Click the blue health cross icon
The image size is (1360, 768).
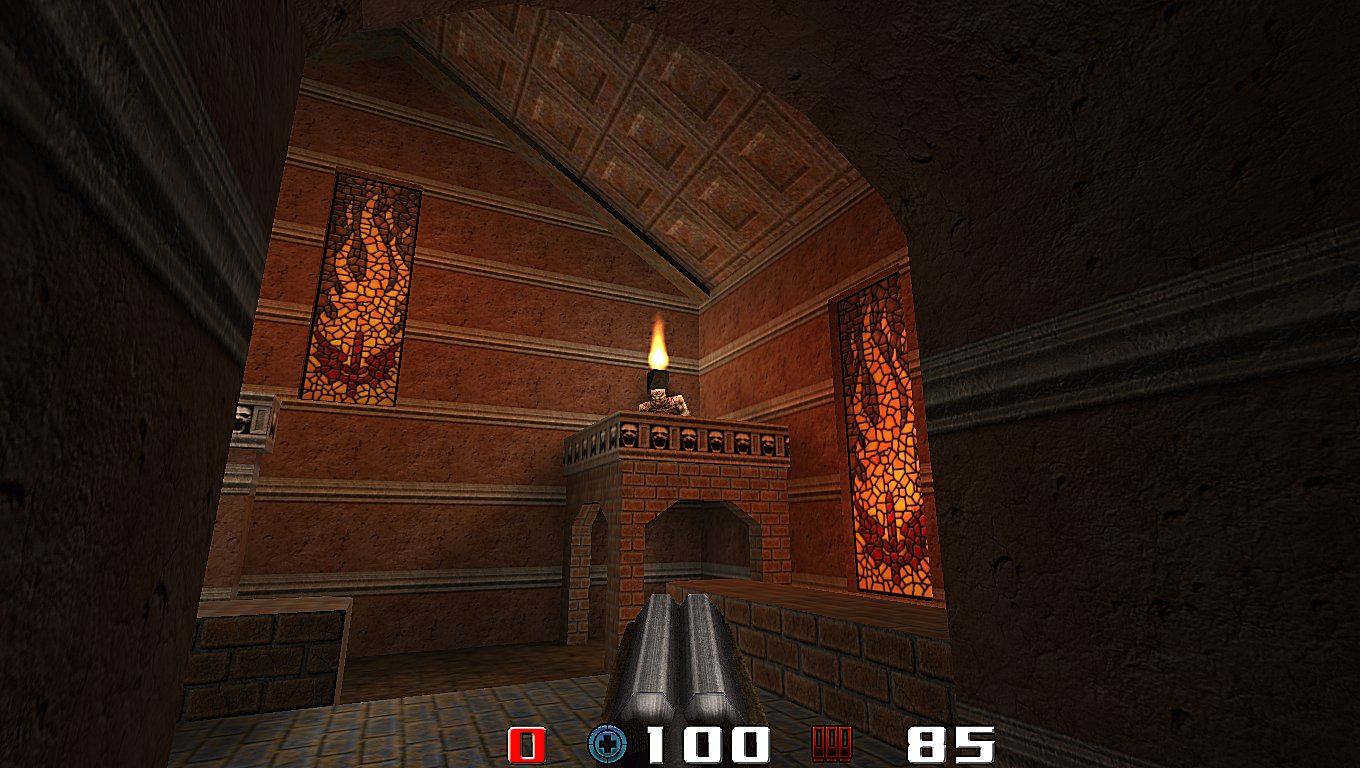tap(606, 745)
